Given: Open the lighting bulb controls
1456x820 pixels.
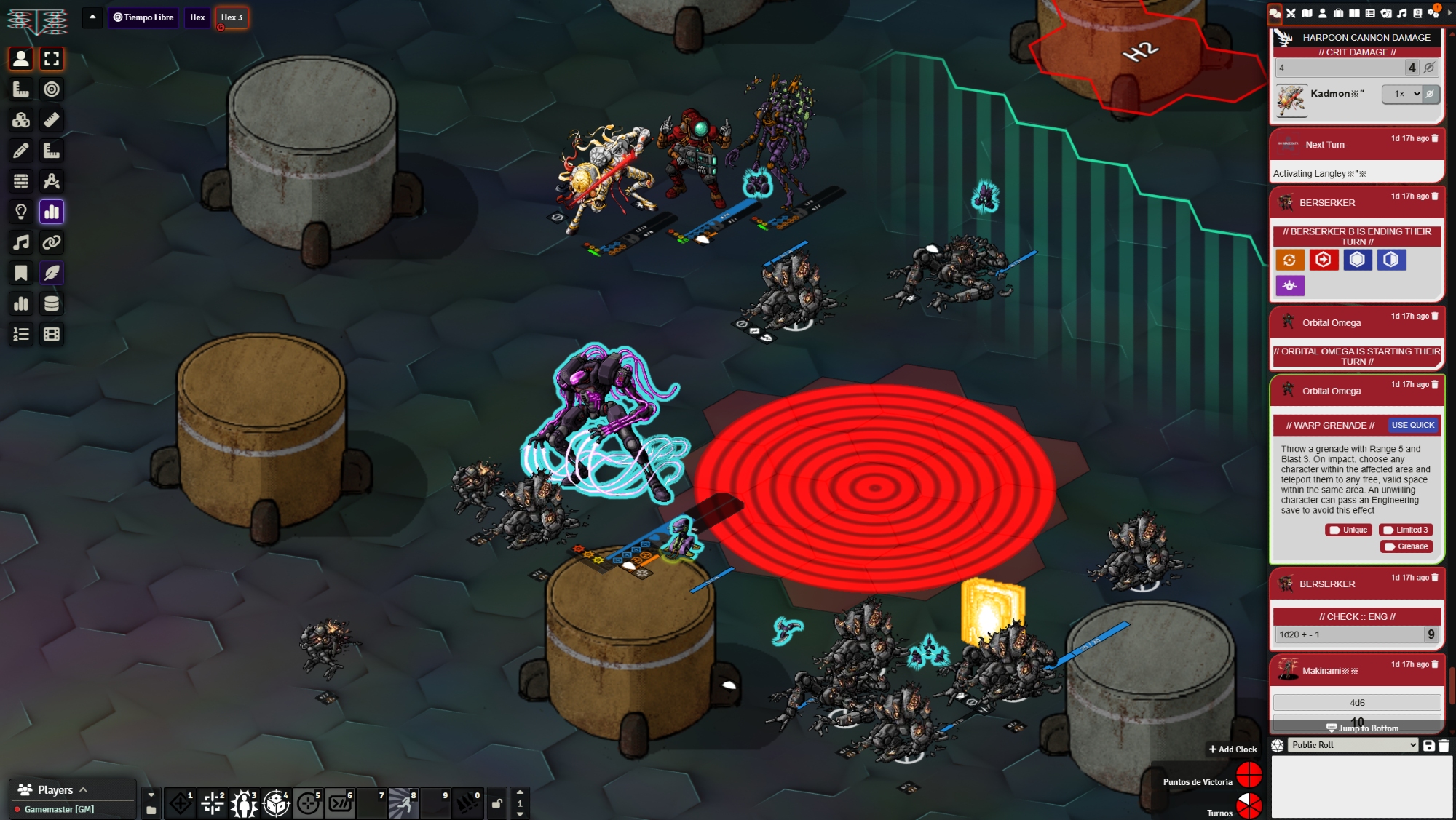Looking at the screenshot, I should pos(21,212).
